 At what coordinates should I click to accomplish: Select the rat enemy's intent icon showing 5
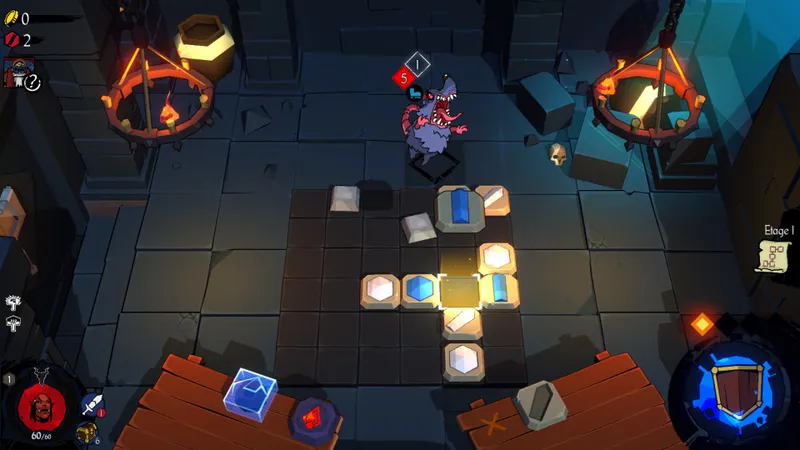(x=404, y=75)
